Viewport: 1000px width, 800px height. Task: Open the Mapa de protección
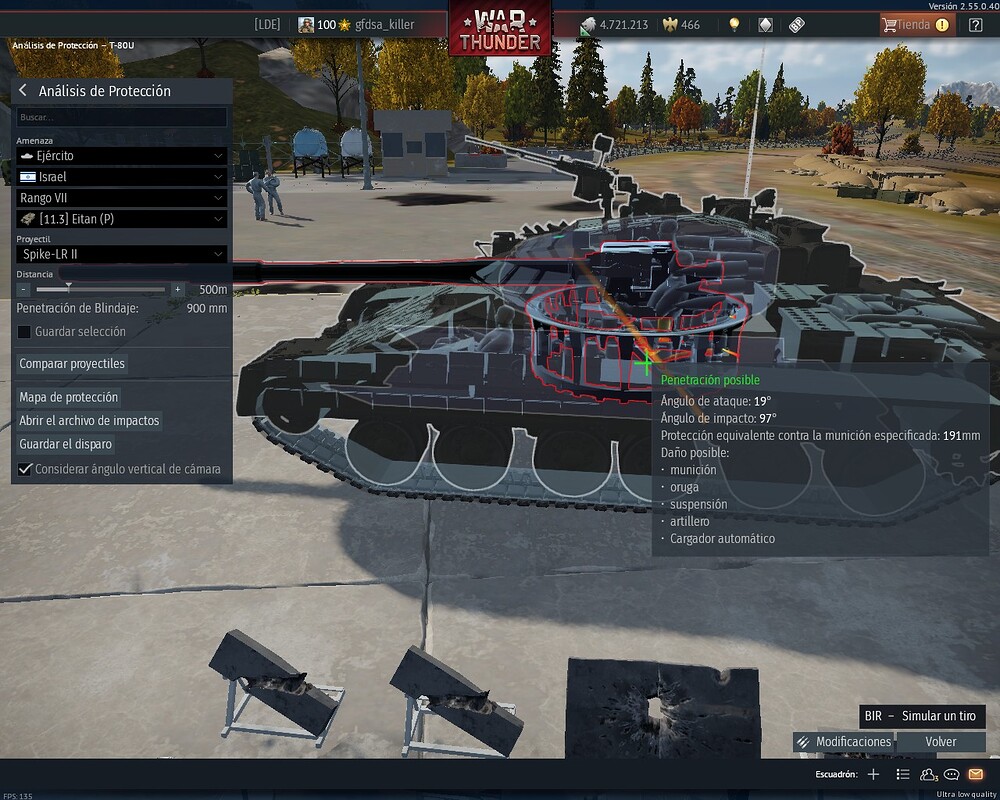tap(69, 397)
